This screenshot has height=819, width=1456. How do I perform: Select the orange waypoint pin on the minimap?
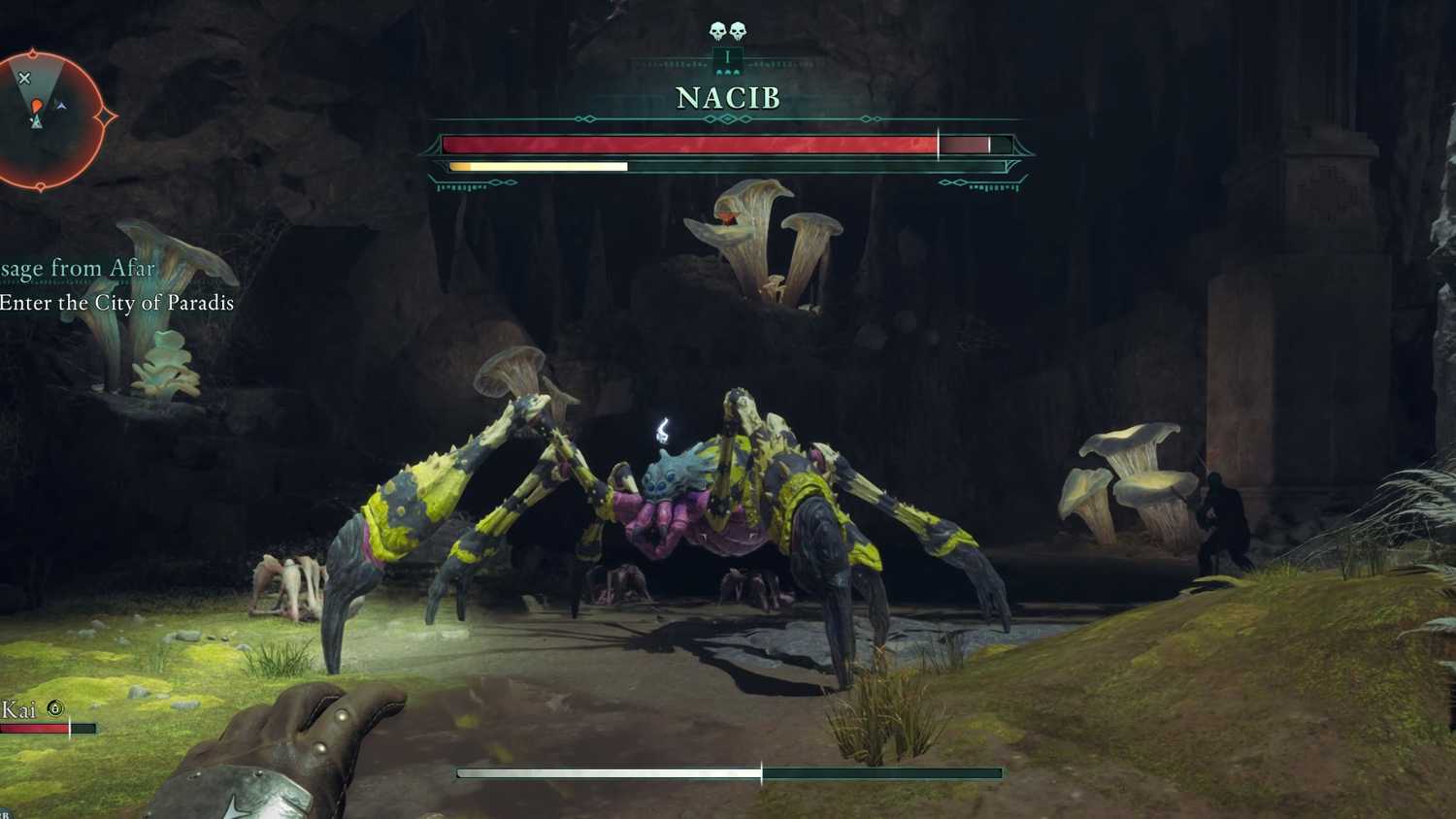point(37,105)
